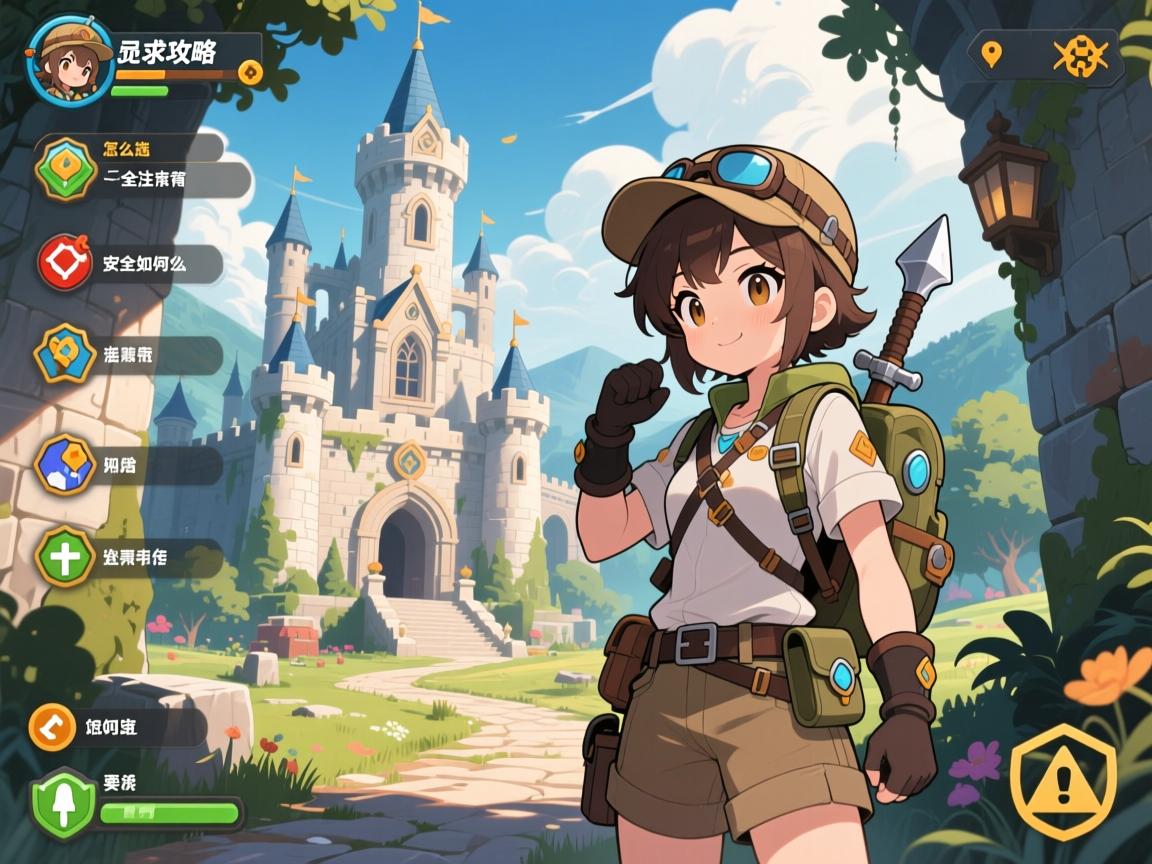Click the orange back arrow button
This screenshot has height=864, width=1152.
pyautogui.click(x=53, y=726)
